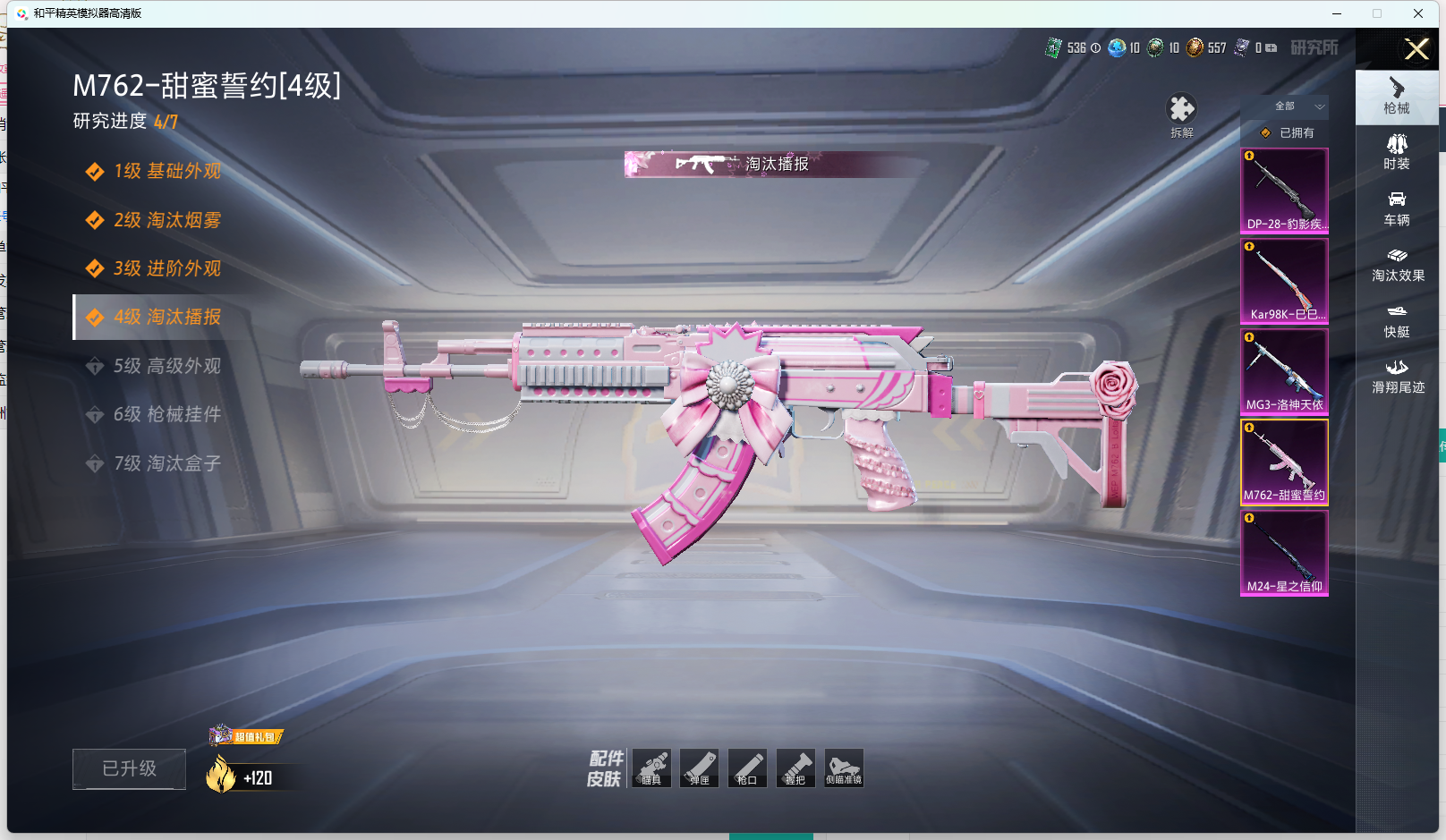Select the DP-28 weapon skin thumbnail

[1284, 190]
